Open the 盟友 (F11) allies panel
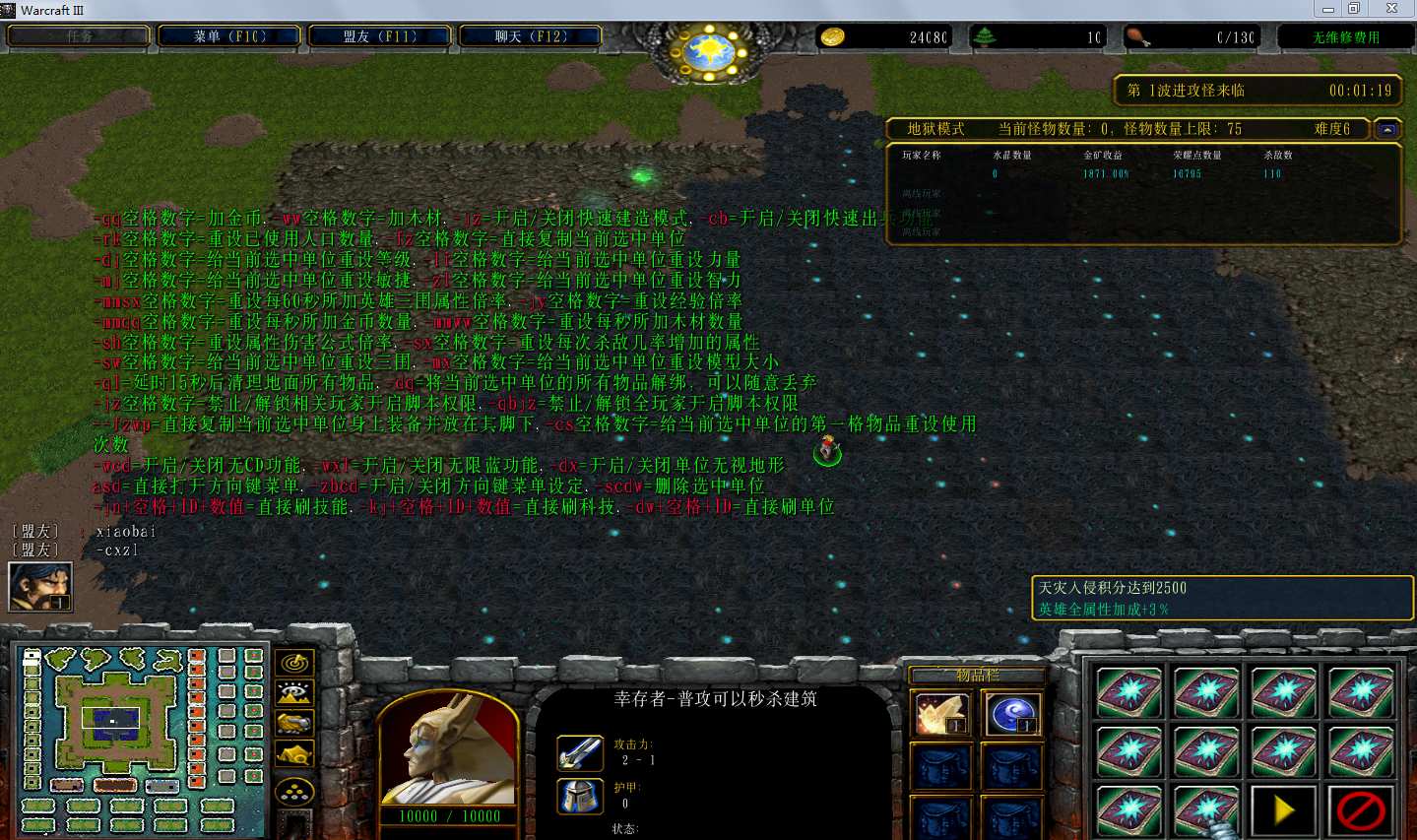This screenshot has height=840, width=1417. 380,36
